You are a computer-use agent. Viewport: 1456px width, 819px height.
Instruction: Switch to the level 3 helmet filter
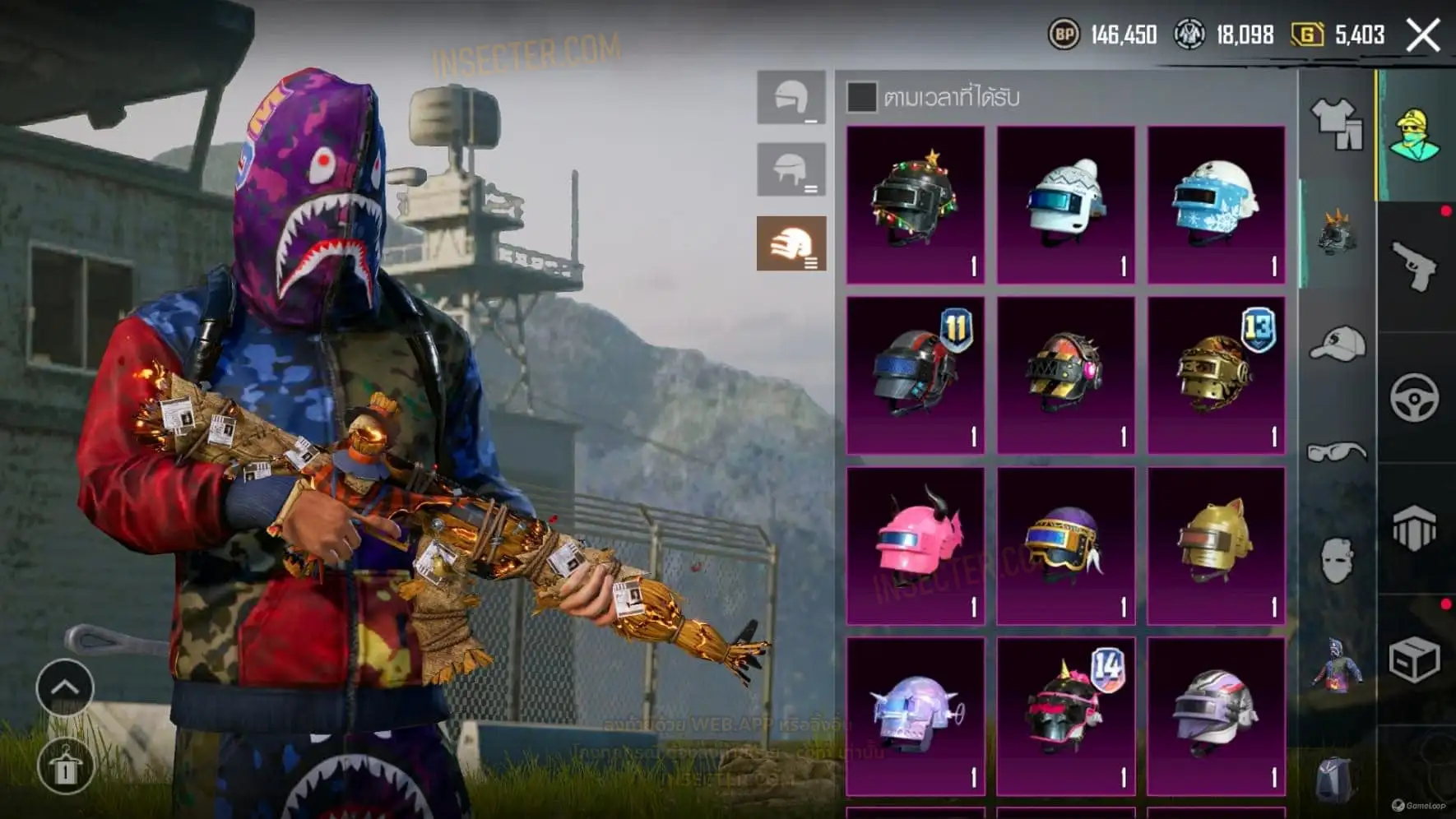point(791,243)
